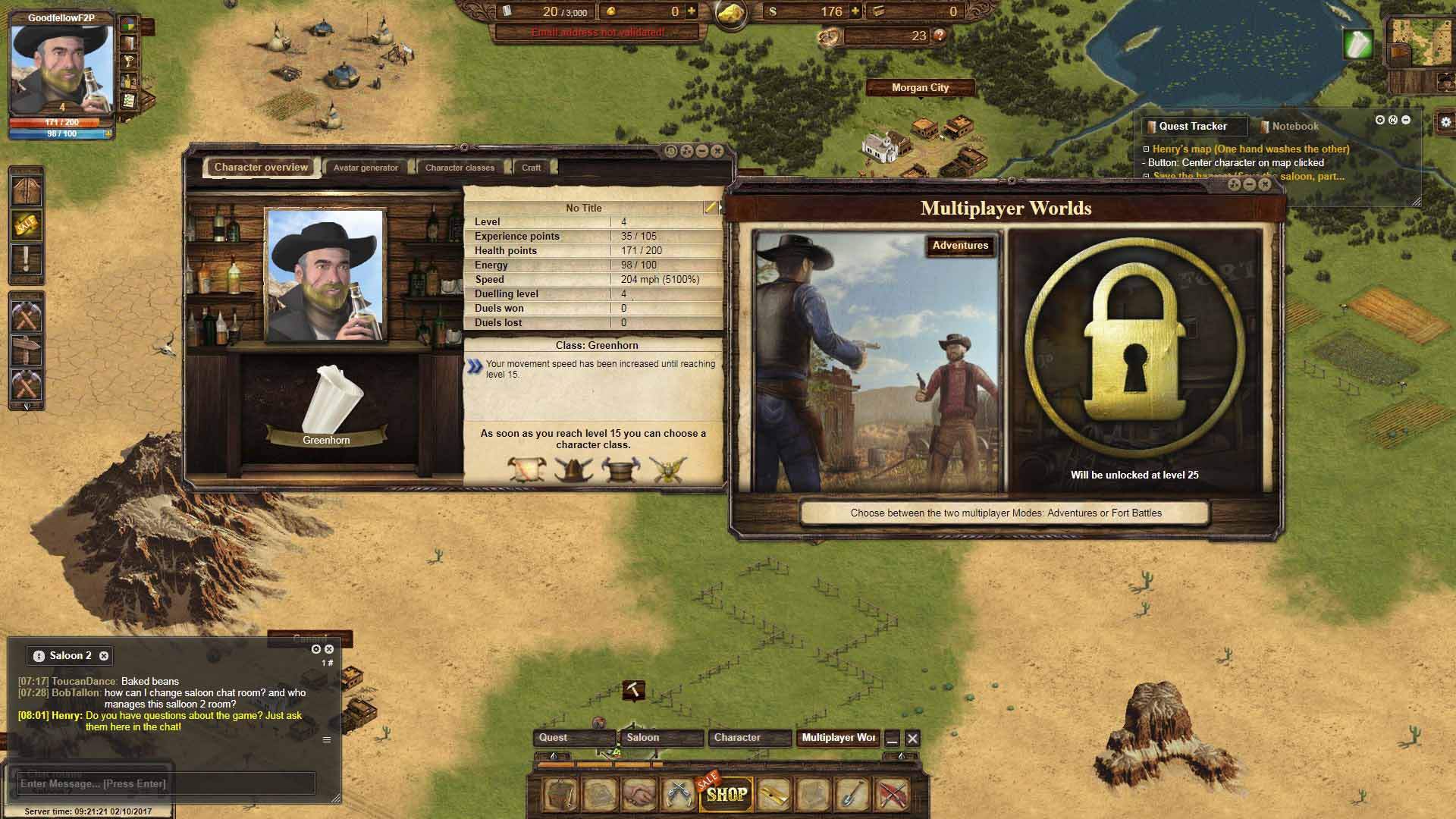
Task: Click the handshake icon in the bottom bar
Action: pos(639,794)
